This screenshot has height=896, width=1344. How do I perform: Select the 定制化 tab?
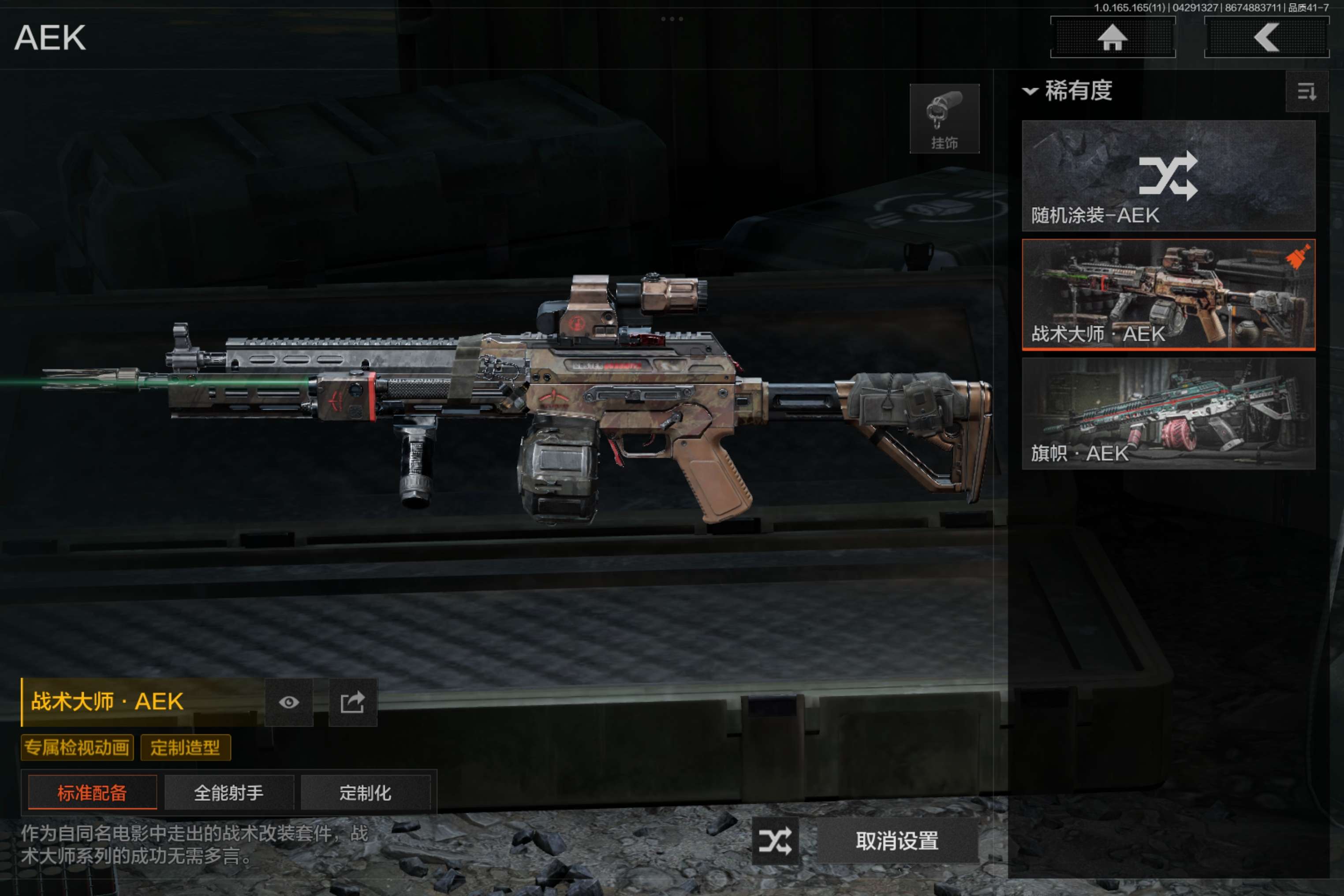[x=365, y=792]
